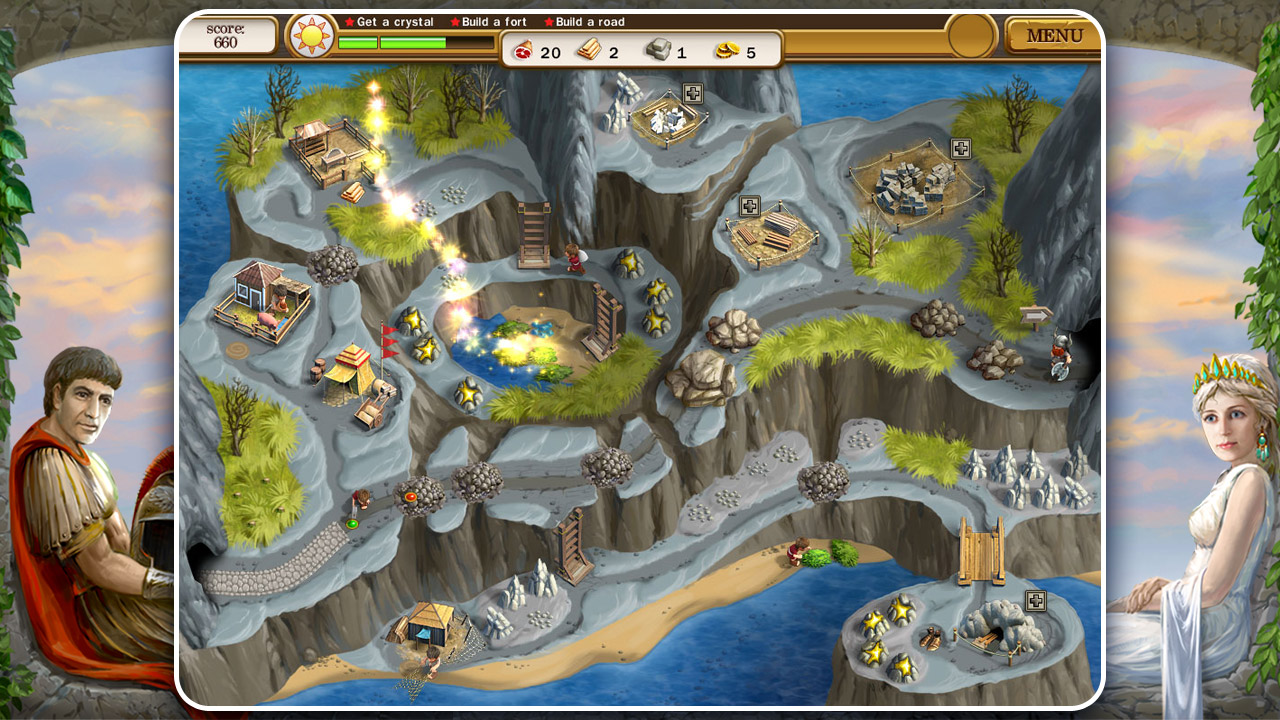
Task: Click the meat resource icon showing 20
Action: point(524,51)
